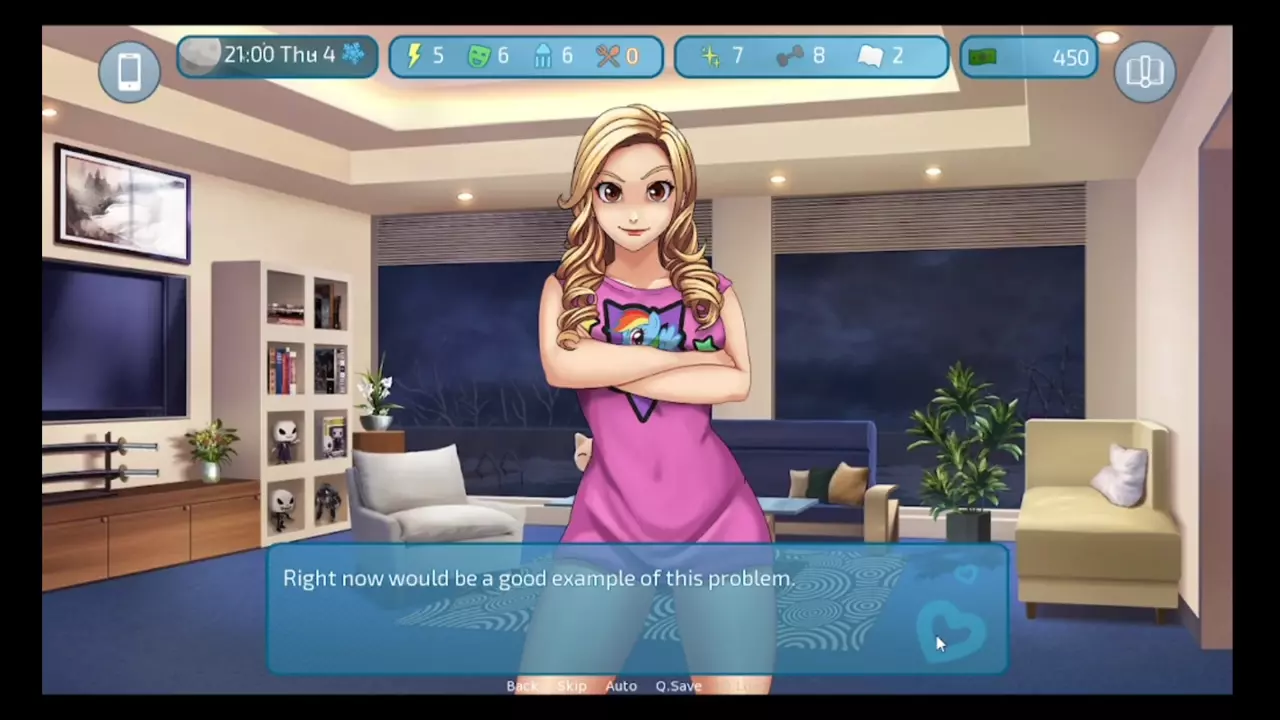Go back to the previous dialogue line
The height and width of the screenshot is (720, 1280).
click(x=521, y=686)
